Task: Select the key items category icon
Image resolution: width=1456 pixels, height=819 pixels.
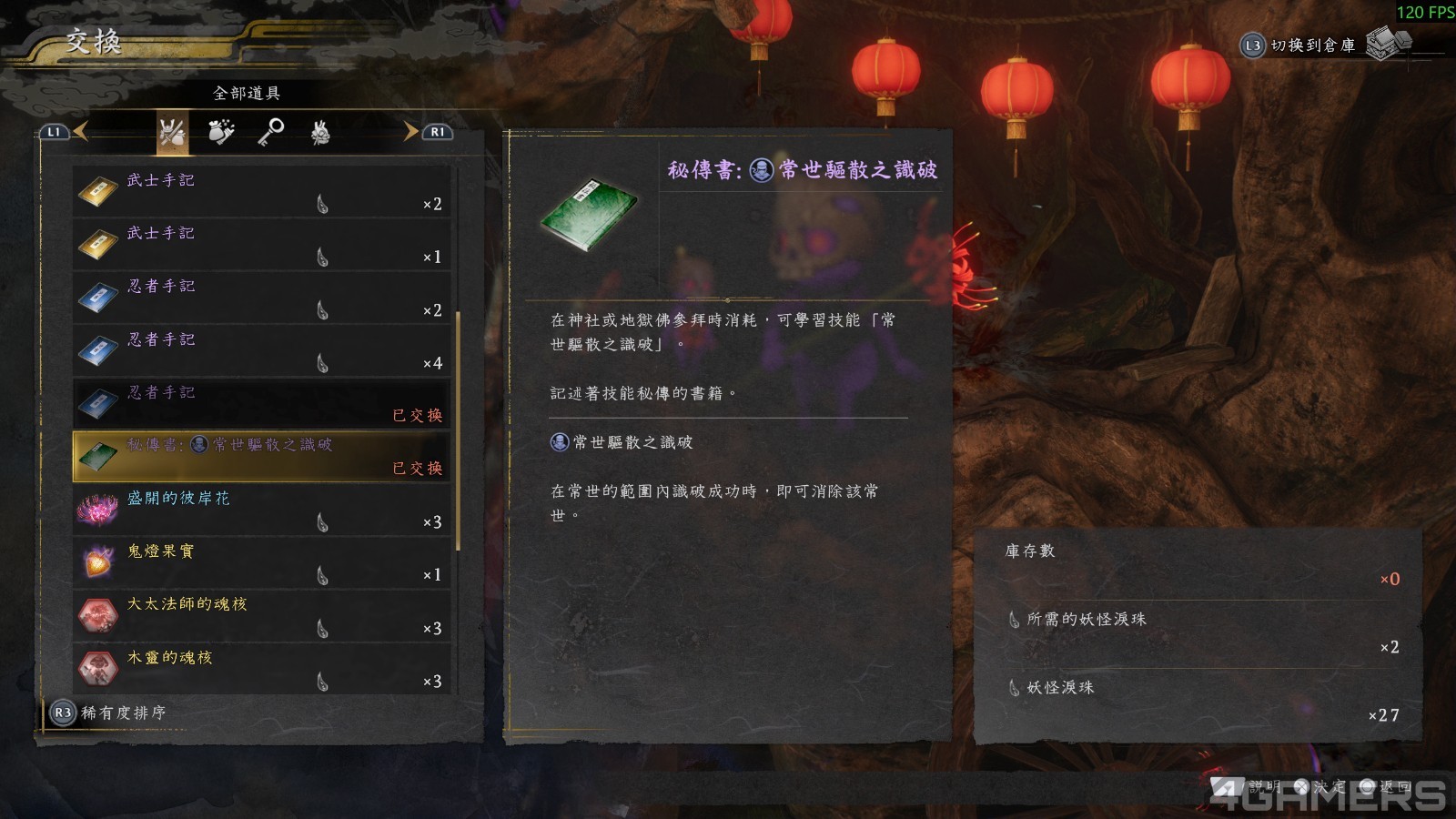Action: (271, 133)
